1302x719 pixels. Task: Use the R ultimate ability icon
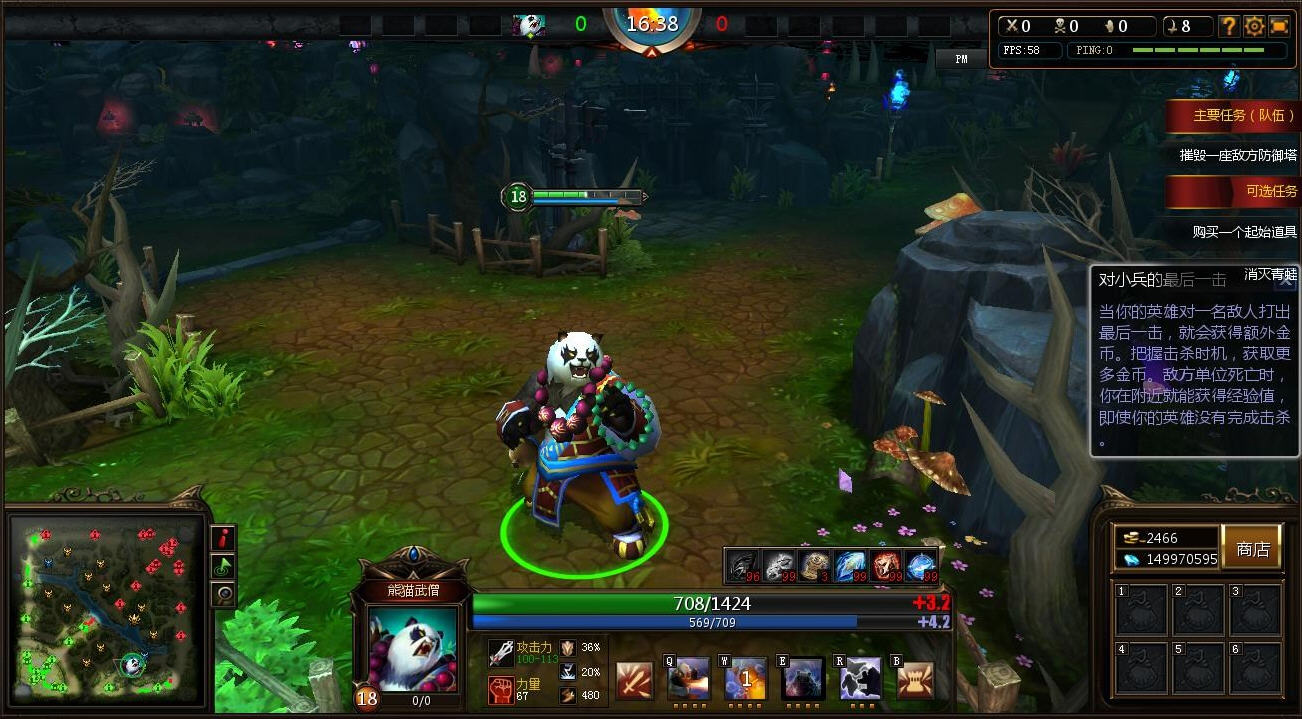pyautogui.click(x=860, y=680)
